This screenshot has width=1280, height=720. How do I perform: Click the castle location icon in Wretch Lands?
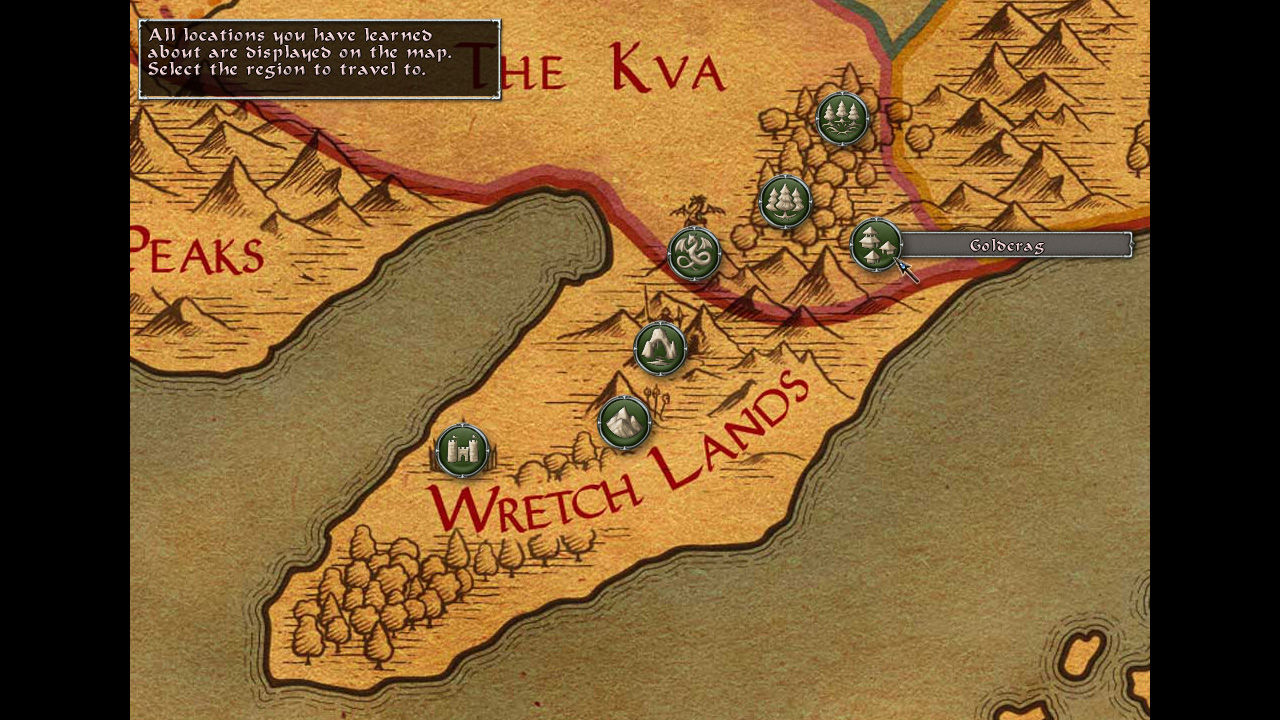pyautogui.click(x=462, y=452)
